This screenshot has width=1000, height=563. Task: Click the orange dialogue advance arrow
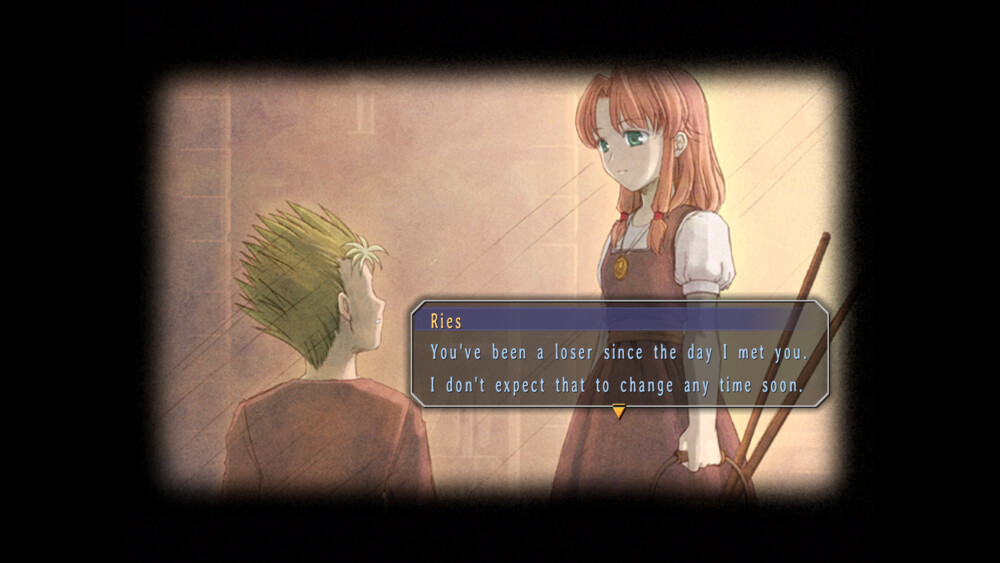[x=619, y=410]
